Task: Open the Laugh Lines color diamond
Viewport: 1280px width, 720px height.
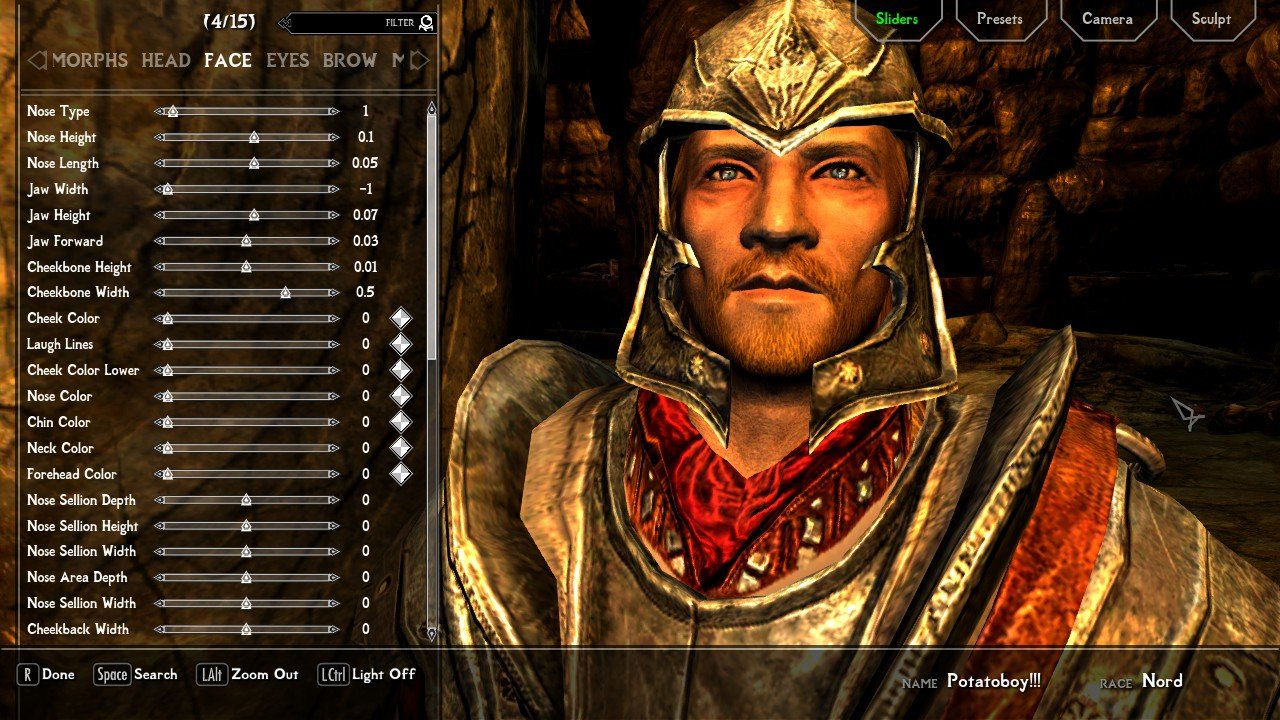Action: pyautogui.click(x=400, y=345)
